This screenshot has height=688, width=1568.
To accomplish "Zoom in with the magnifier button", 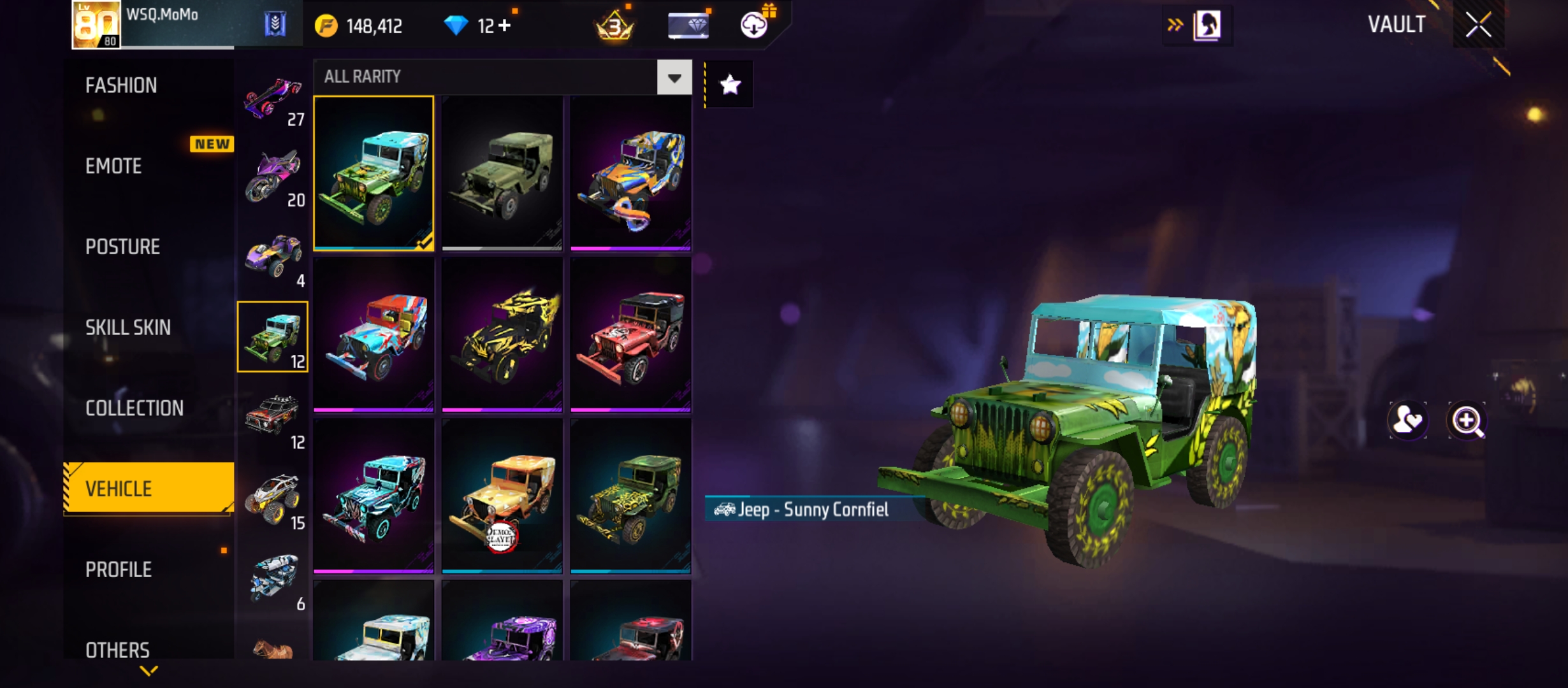I will coord(1467,420).
